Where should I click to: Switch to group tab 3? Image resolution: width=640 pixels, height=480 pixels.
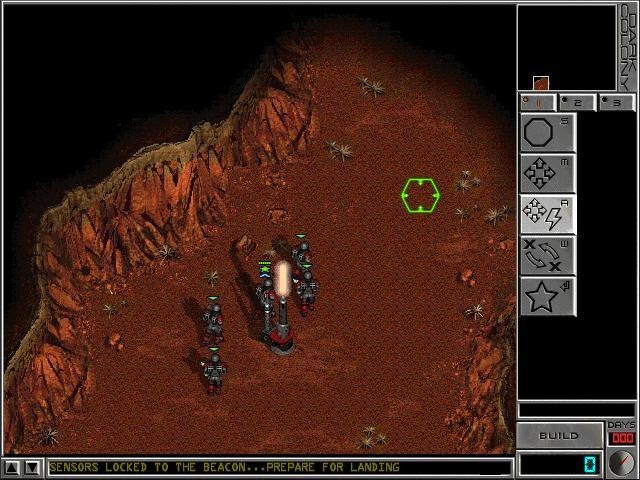[x=616, y=102]
